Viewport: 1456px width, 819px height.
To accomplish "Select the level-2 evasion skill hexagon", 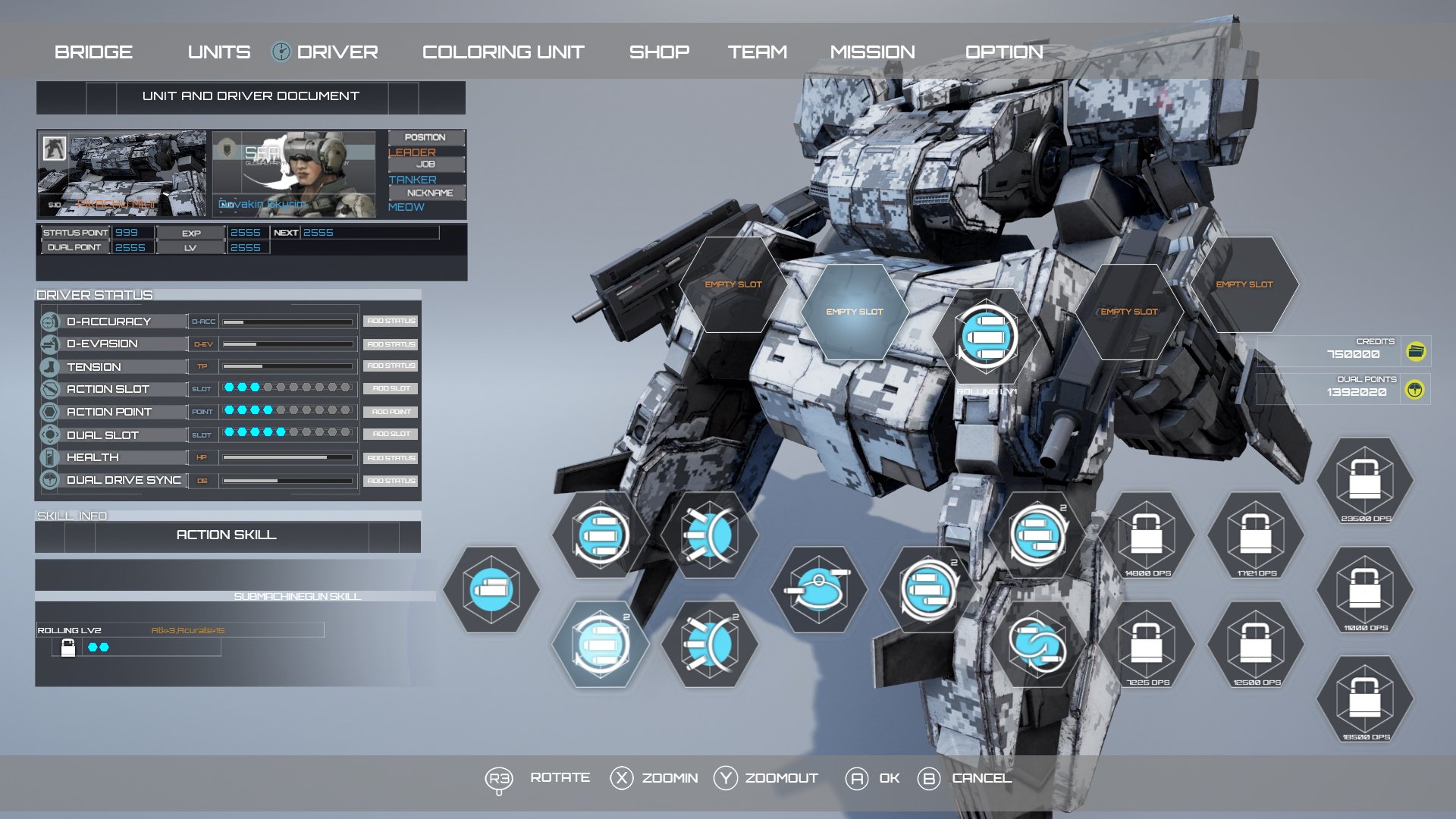I will click(x=711, y=644).
